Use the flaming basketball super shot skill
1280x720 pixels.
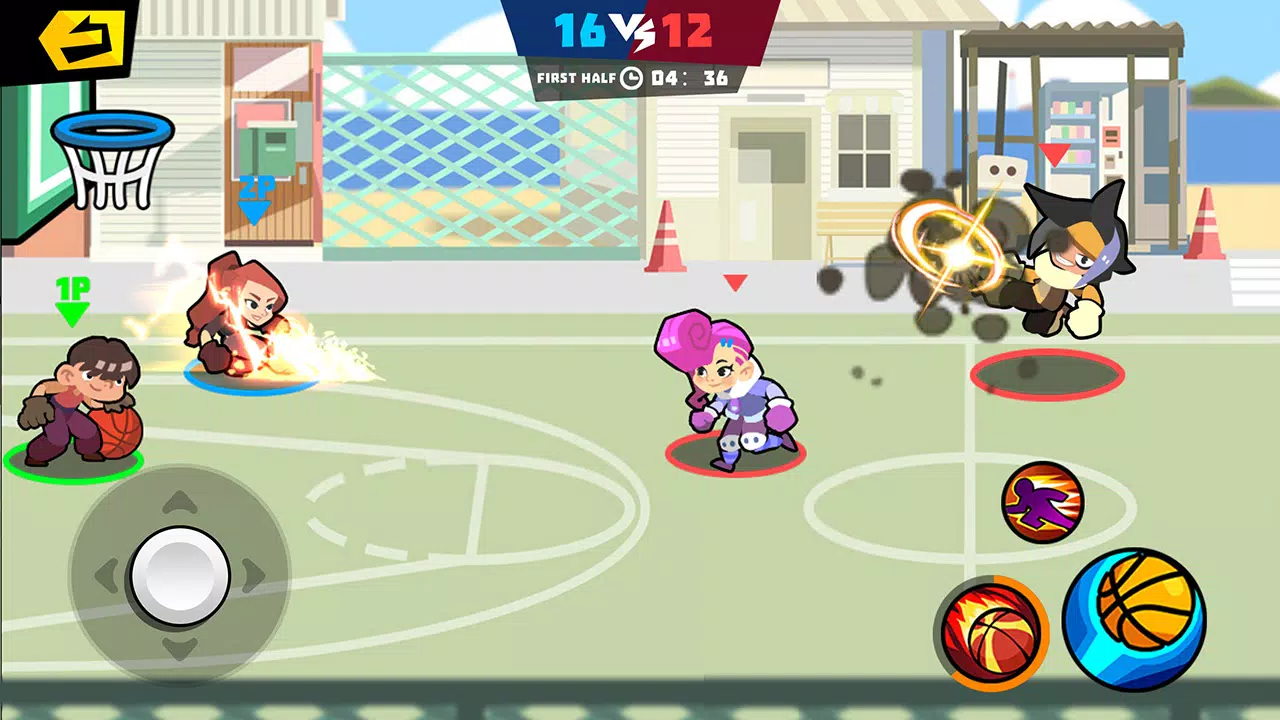993,634
